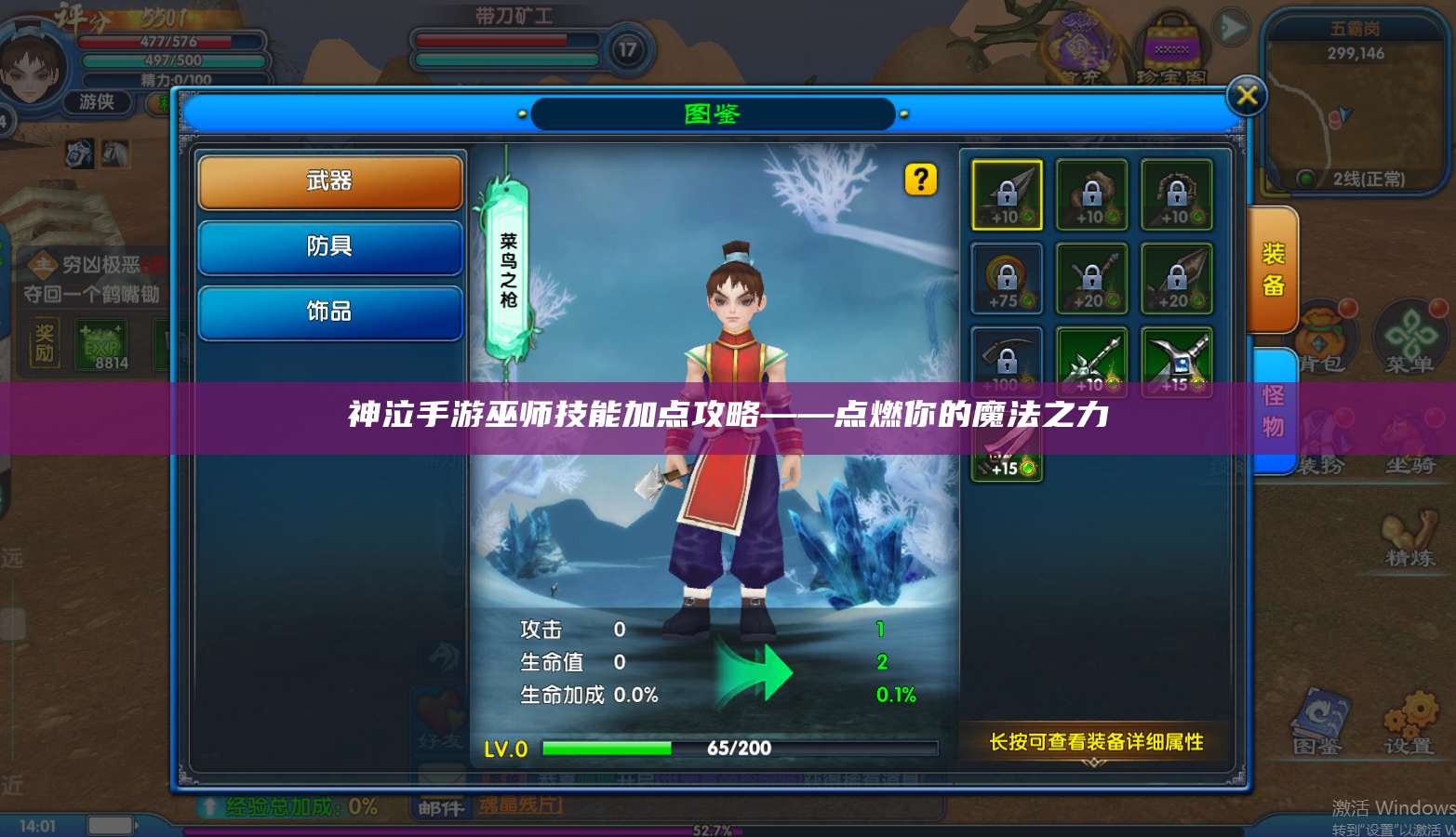1456x837 pixels.
Task: Switch to the 饰品 accessory category tab
Action: (x=330, y=312)
